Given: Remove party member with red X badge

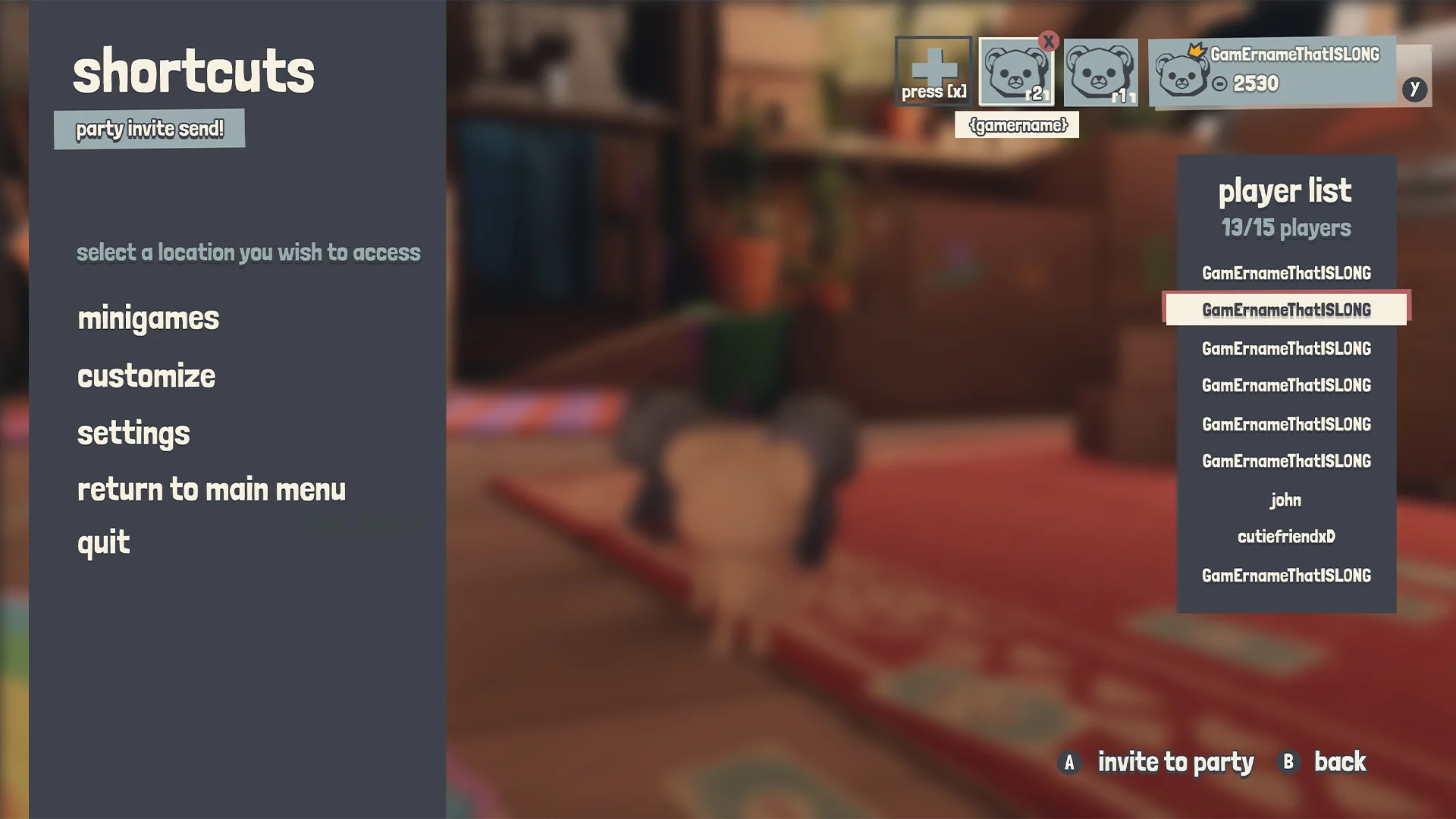Looking at the screenshot, I should tap(1049, 42).
